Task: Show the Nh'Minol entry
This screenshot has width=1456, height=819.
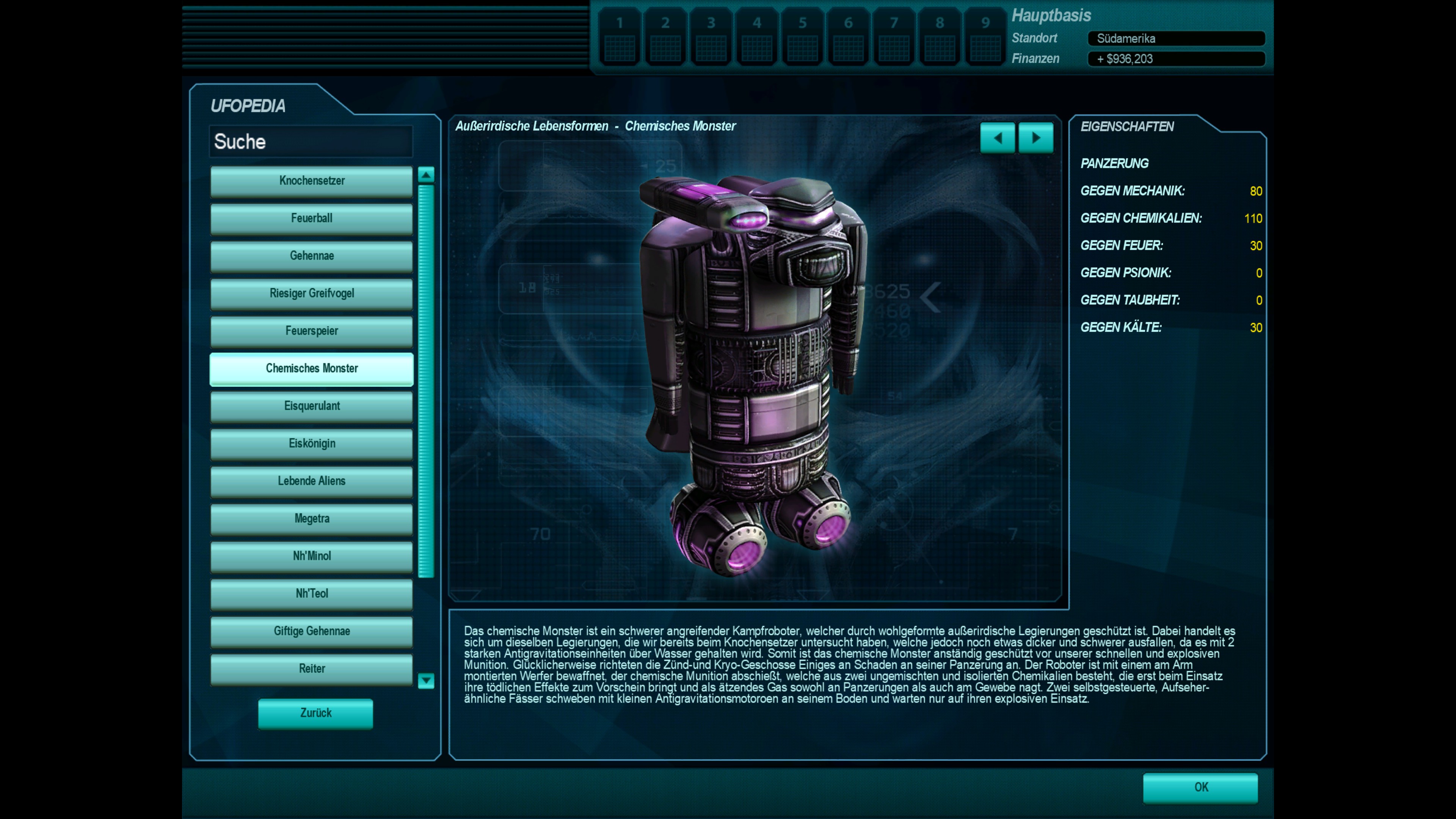Action: 311,556
